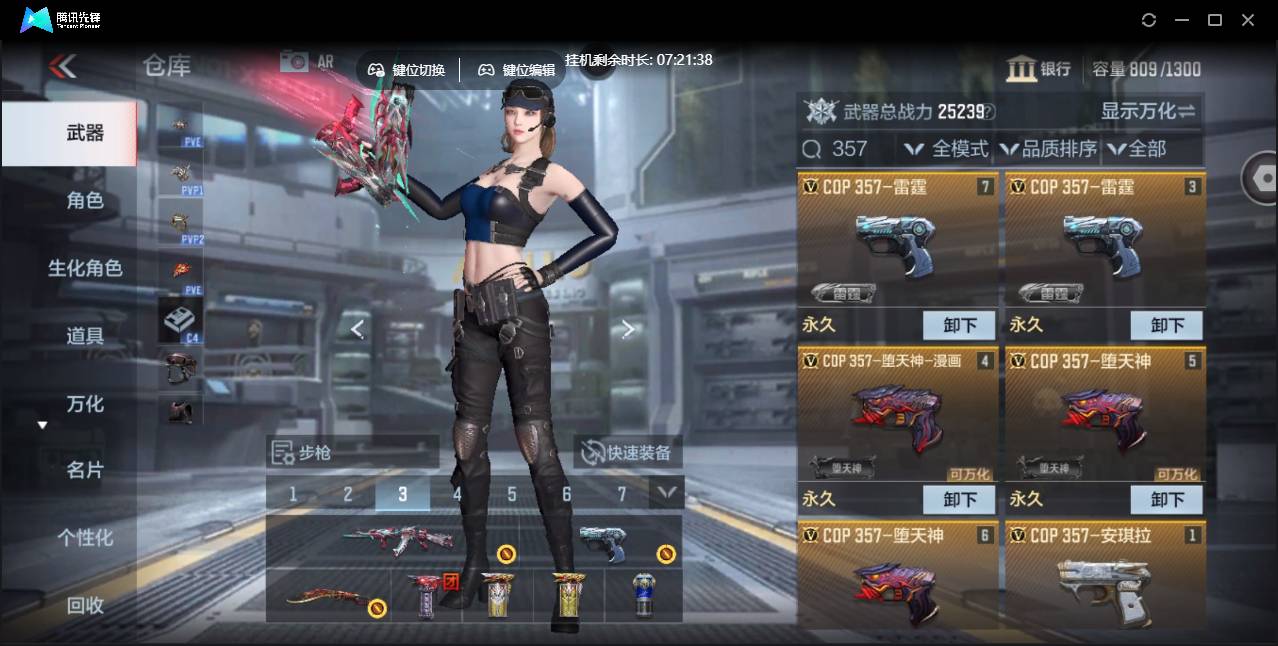
Task: Open the 个性化 tab
Action: click(x=85, y=538)
